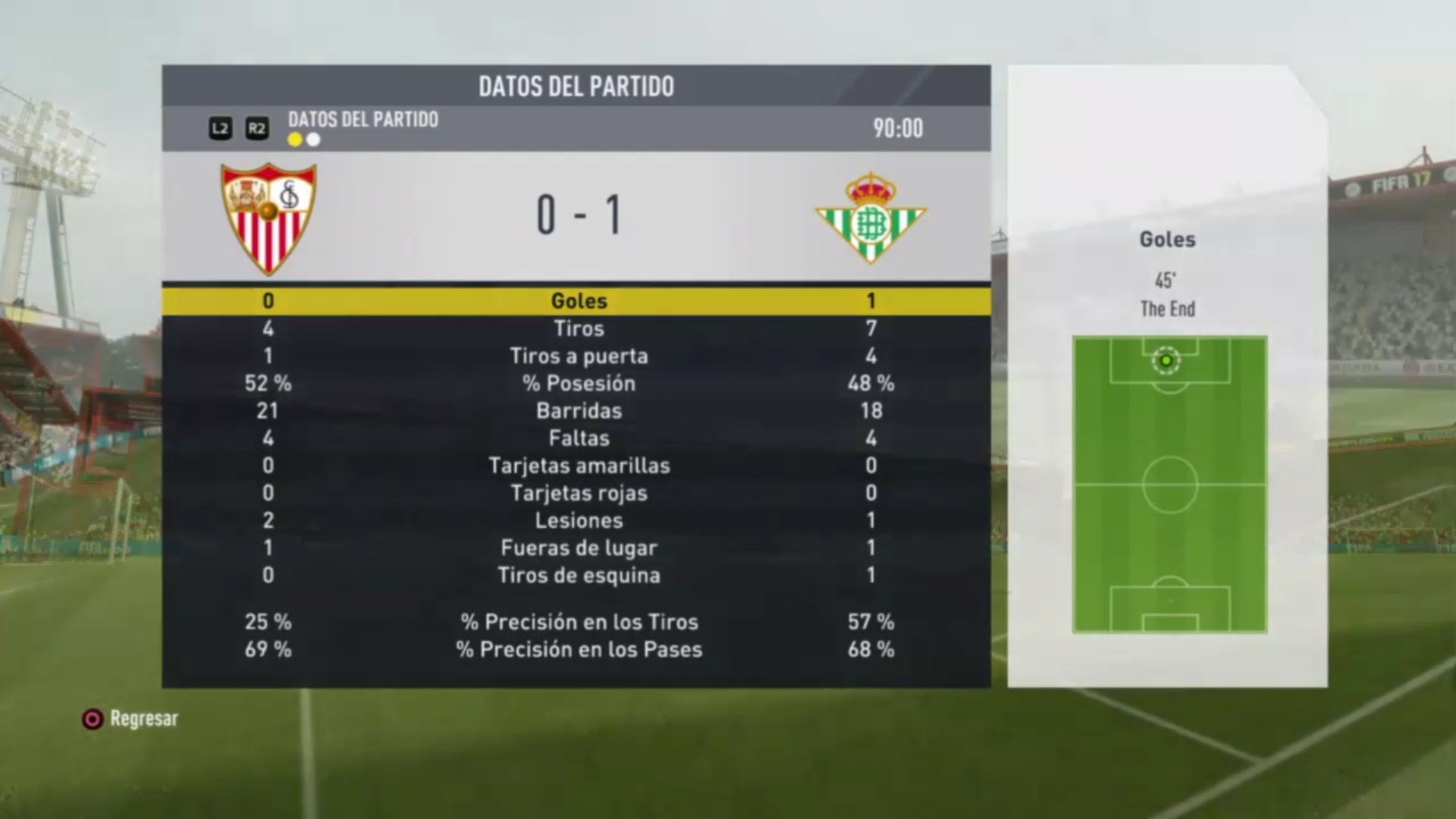Switch to the white second-page dot
The height and width of the screenshot is (819, 1456).
[313, 140]
